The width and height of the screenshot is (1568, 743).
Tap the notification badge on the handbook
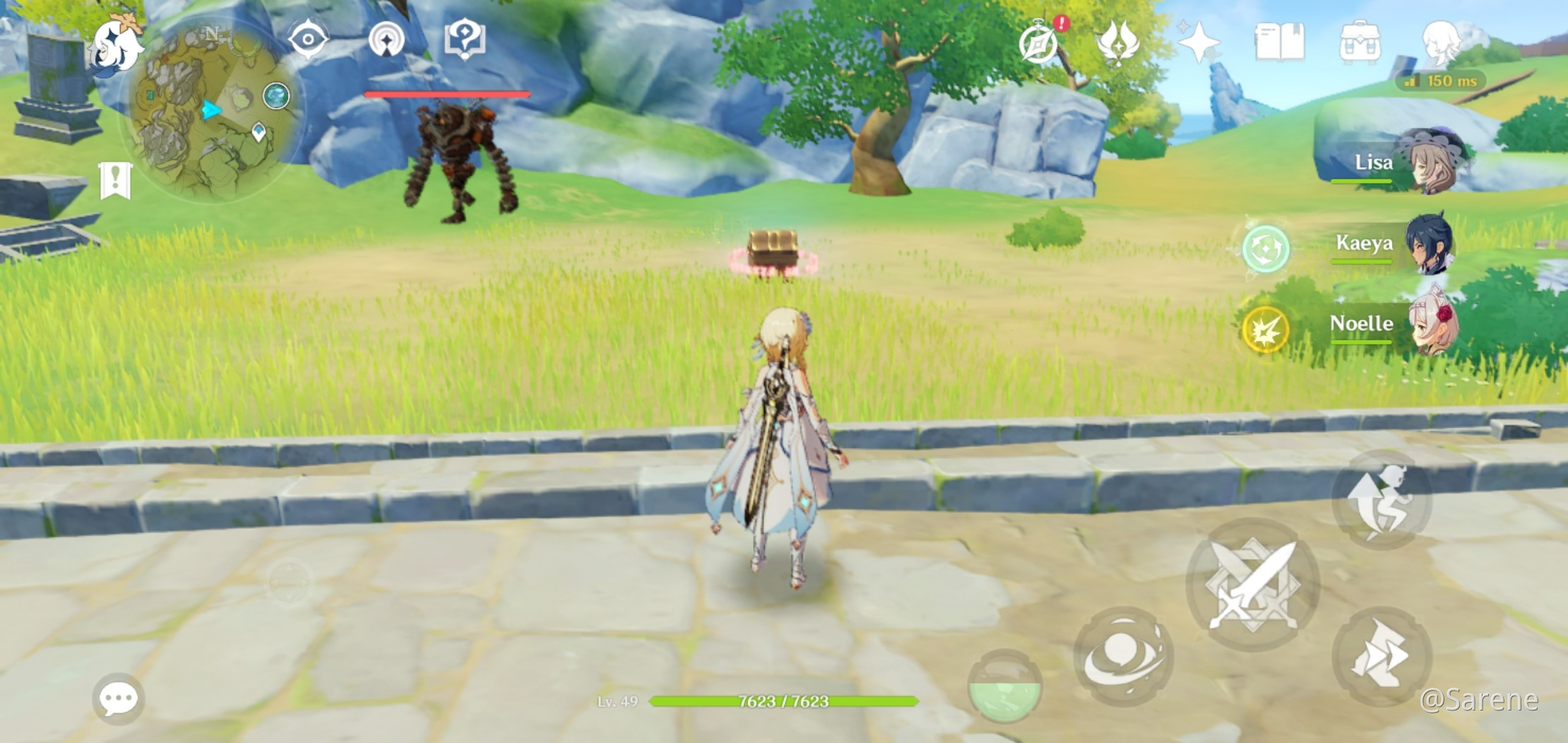point(1060,23)
